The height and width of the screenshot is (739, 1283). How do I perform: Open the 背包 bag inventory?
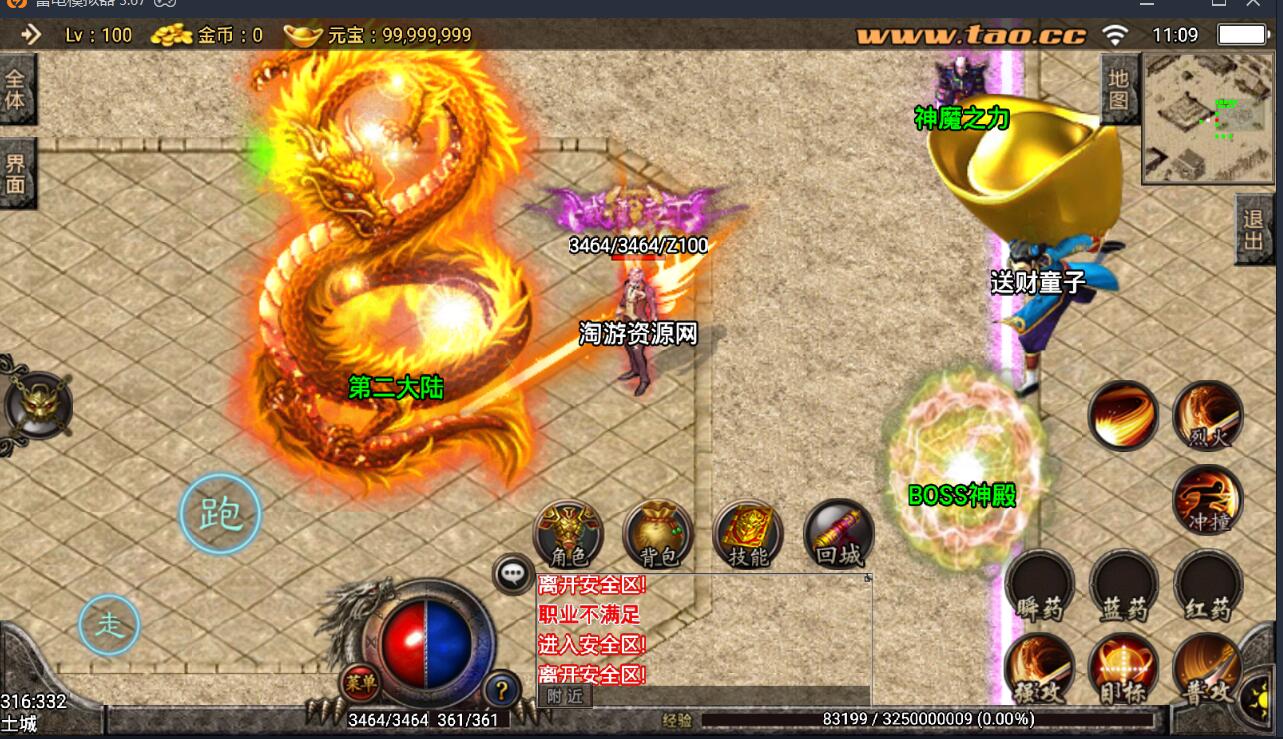tap(658, 534)
